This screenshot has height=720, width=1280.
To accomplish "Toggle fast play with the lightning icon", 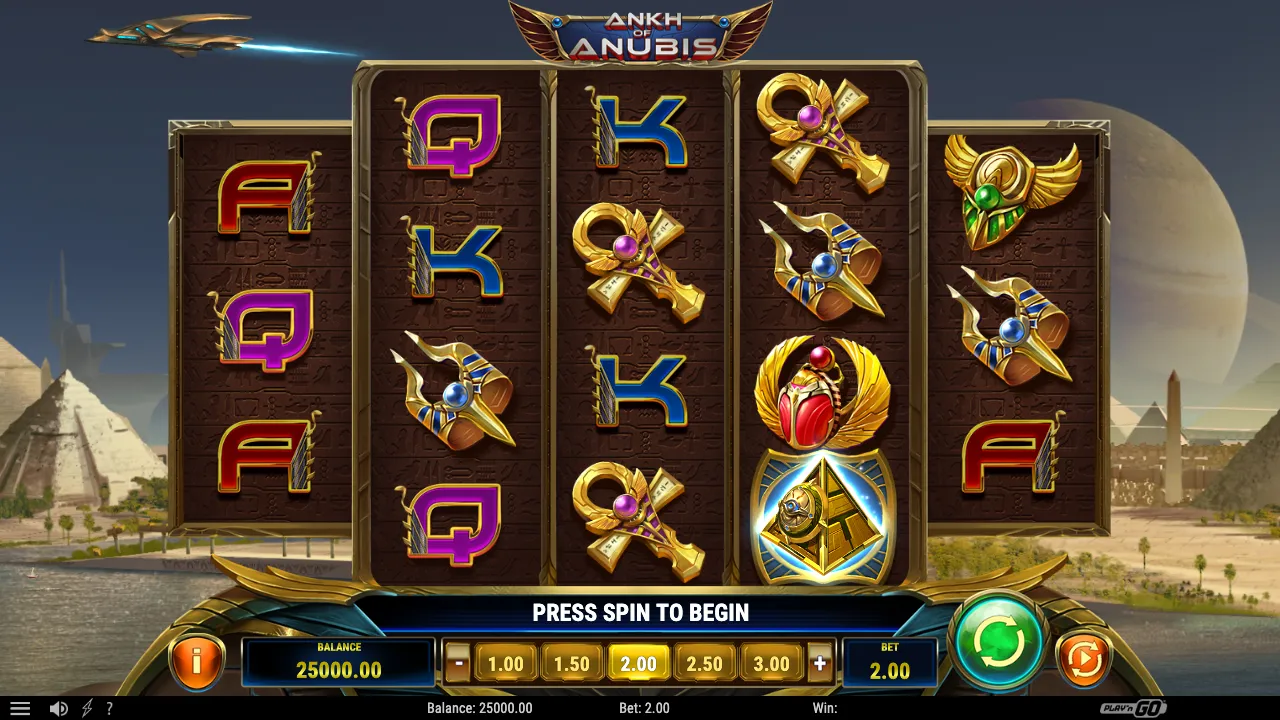I will (x=86, y=707).
